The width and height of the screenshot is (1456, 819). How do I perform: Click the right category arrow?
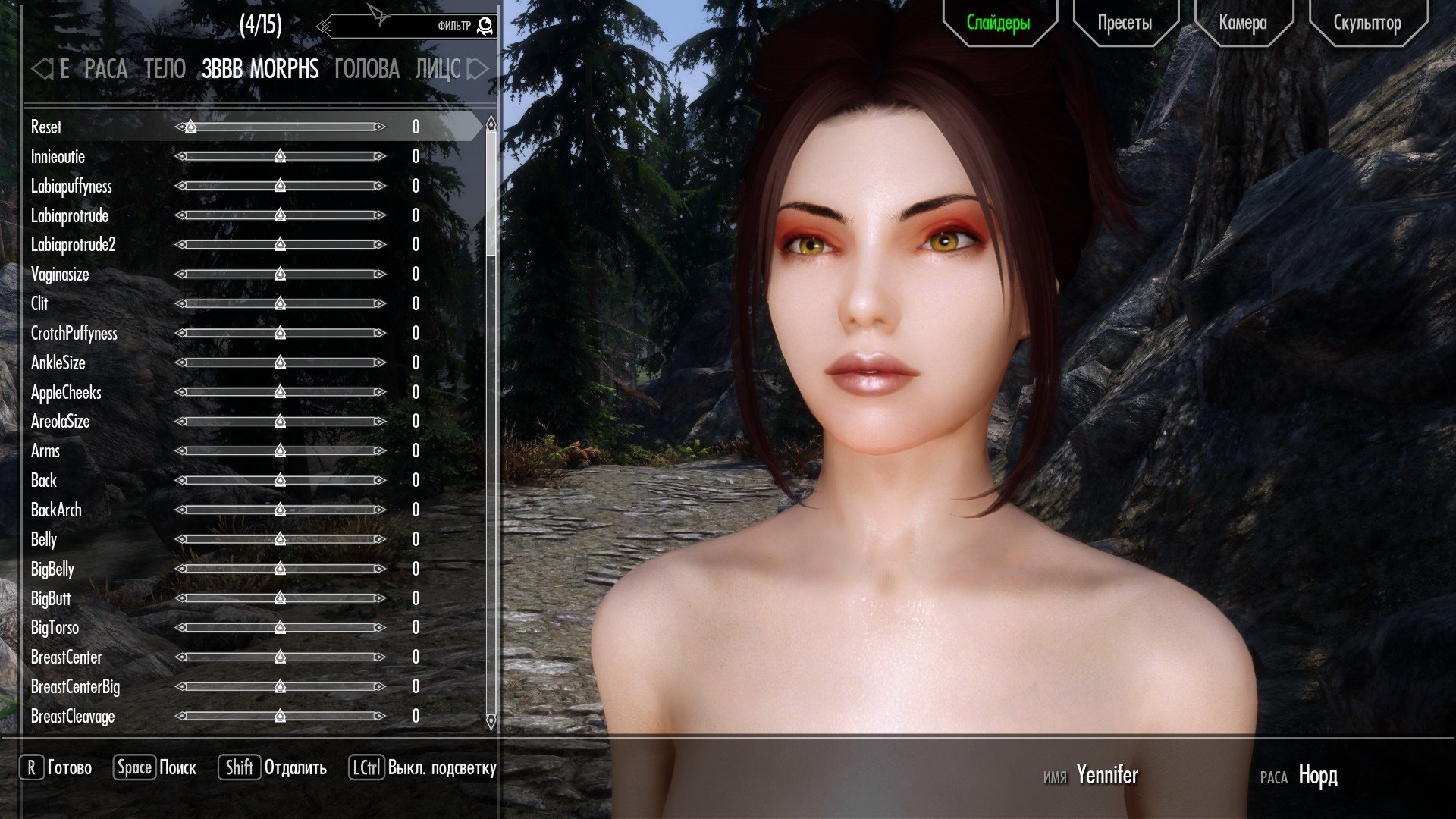pyautogui.click(x=477, y=69)
